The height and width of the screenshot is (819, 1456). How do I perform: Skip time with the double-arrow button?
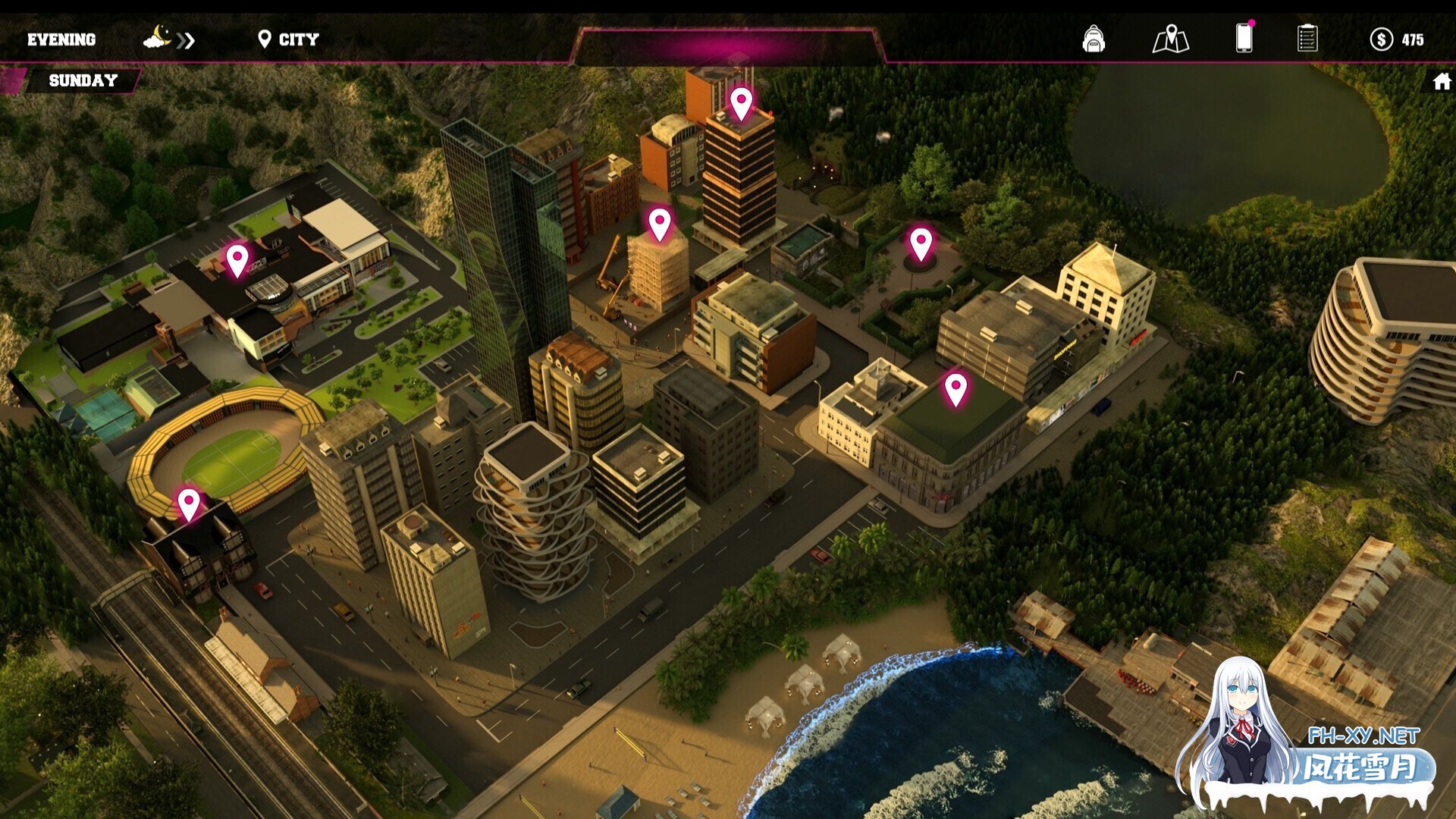186,40
